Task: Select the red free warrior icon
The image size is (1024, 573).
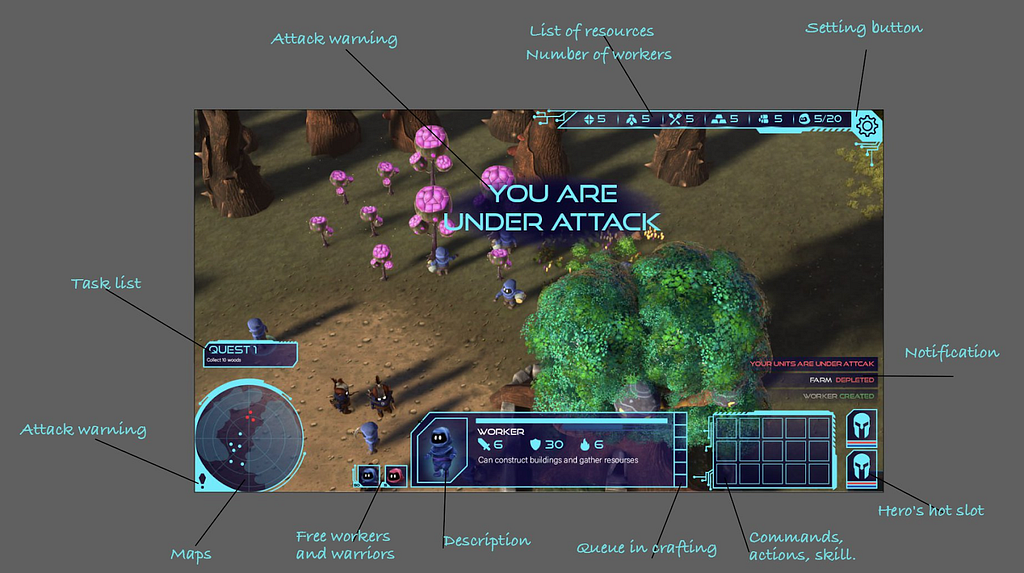Action: (395, 476)
